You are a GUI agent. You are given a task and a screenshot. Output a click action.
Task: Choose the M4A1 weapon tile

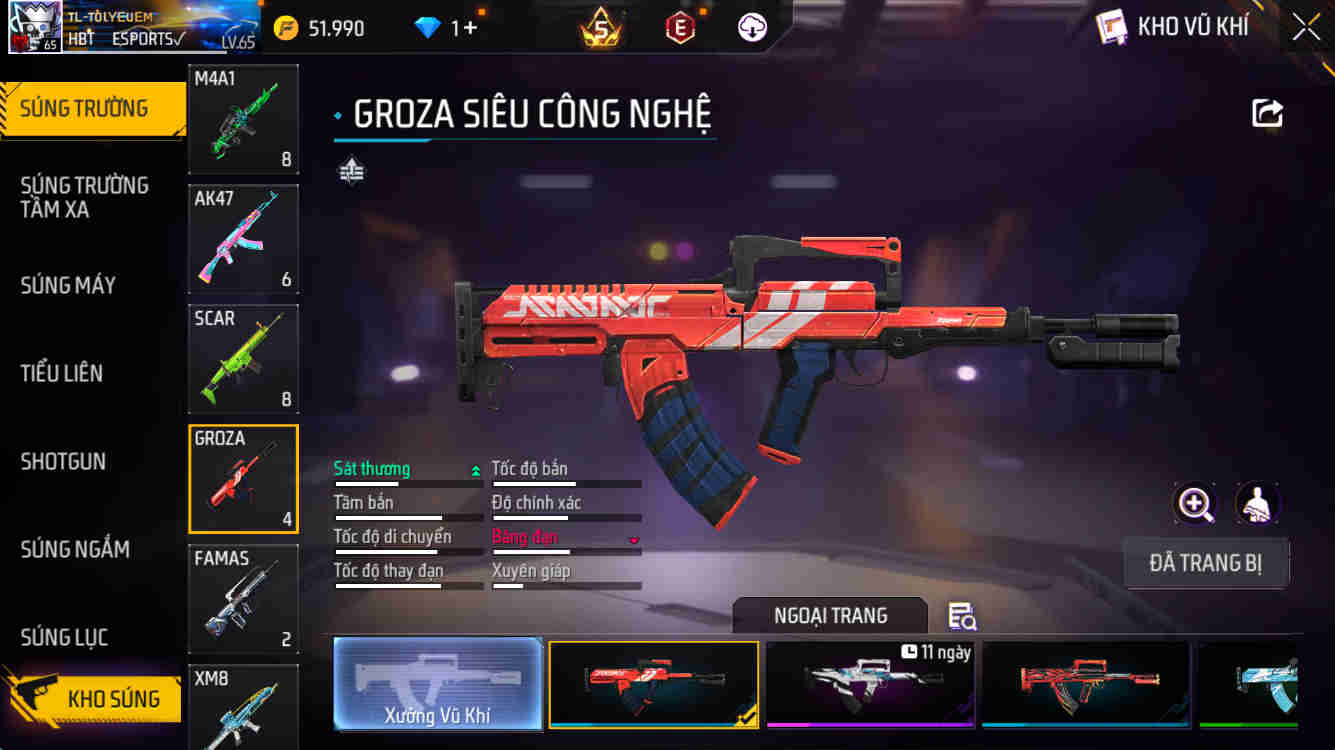pos(243,119)
